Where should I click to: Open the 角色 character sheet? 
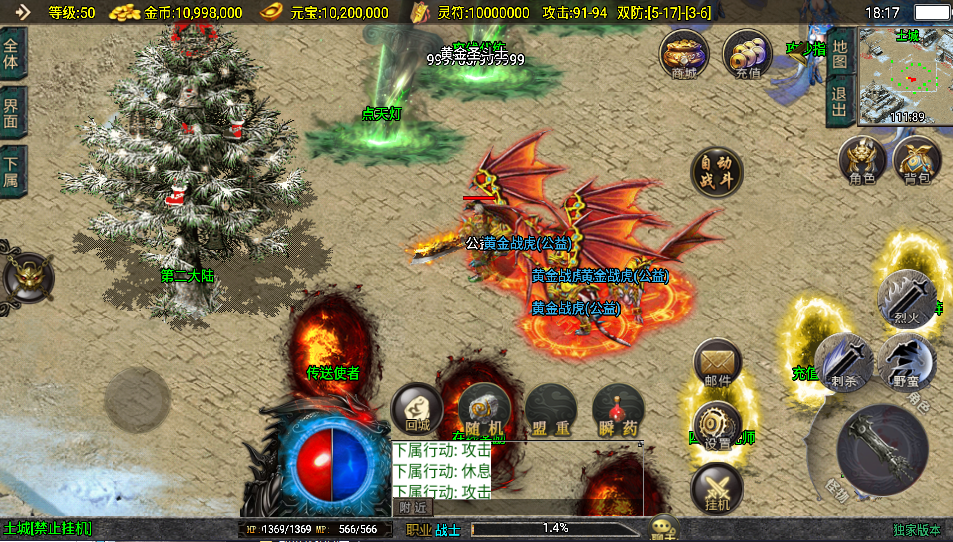862,161
